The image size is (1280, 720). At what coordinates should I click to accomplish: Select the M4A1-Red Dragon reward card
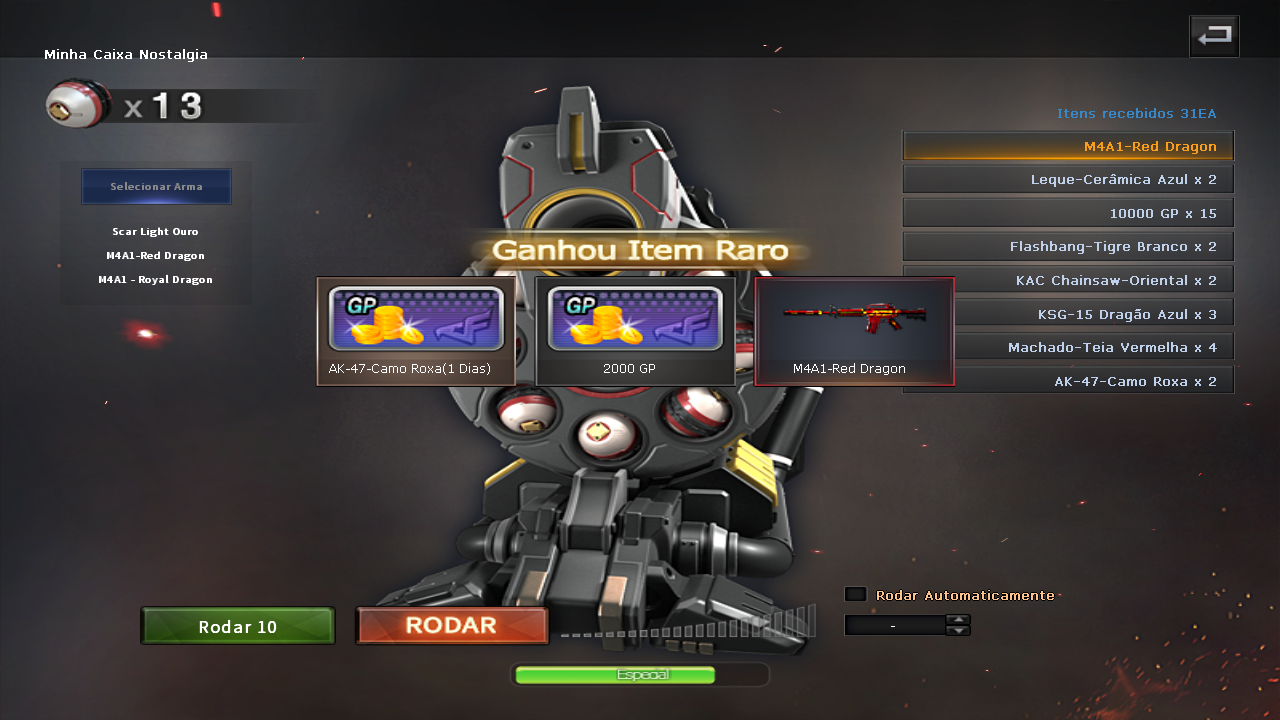click(855, 331)
